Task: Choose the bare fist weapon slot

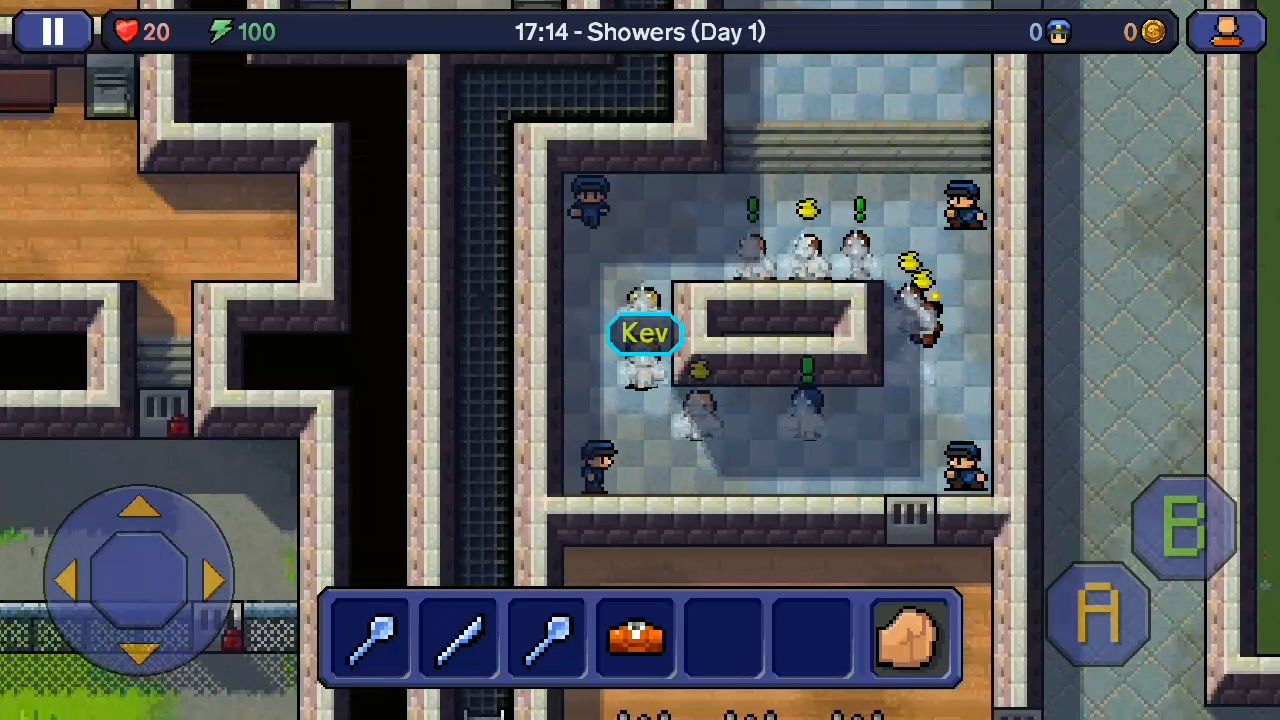Action: [908, 637]
